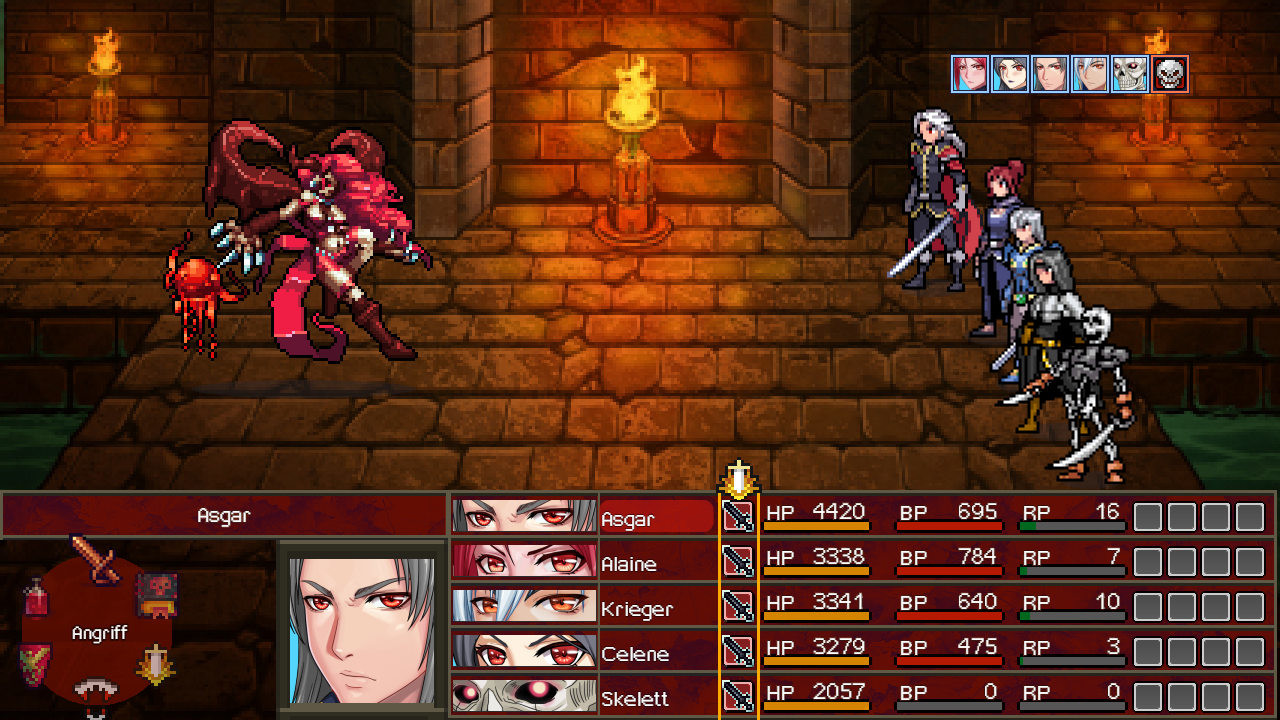Click Skelett's sword action icon
Image resolution: width=1280 pixels, height=720 pixels.
739,697
